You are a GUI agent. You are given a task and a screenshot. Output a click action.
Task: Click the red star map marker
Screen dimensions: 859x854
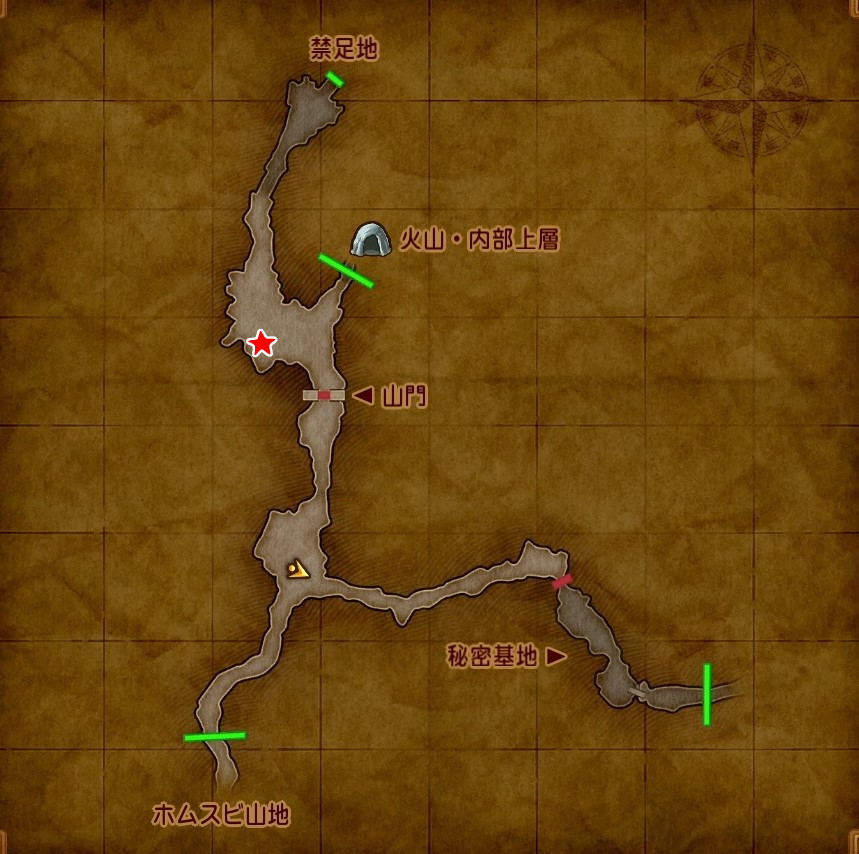click(261, 343)
